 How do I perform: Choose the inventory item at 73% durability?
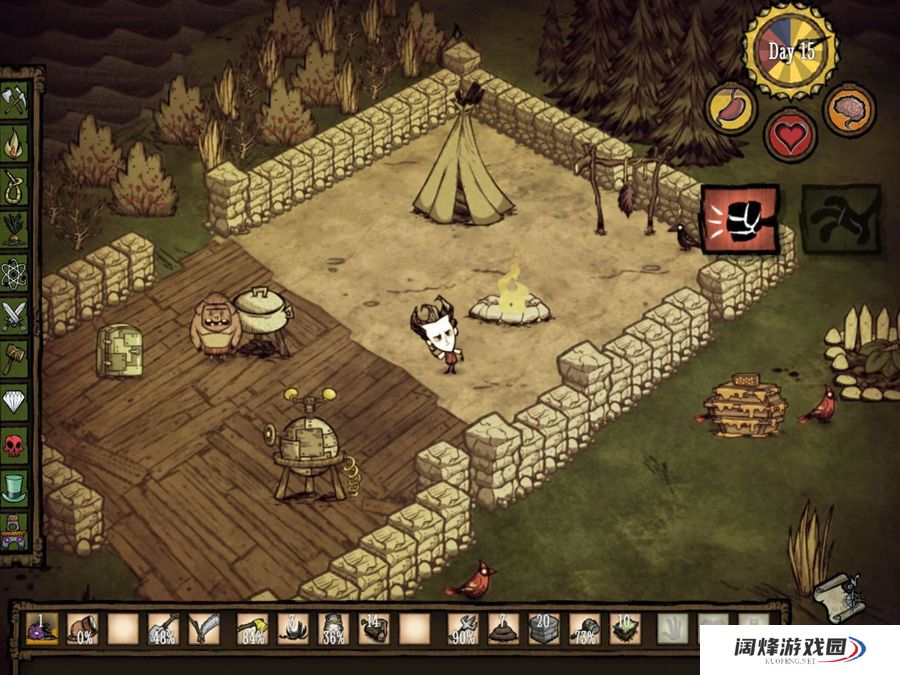pos(585,628)
